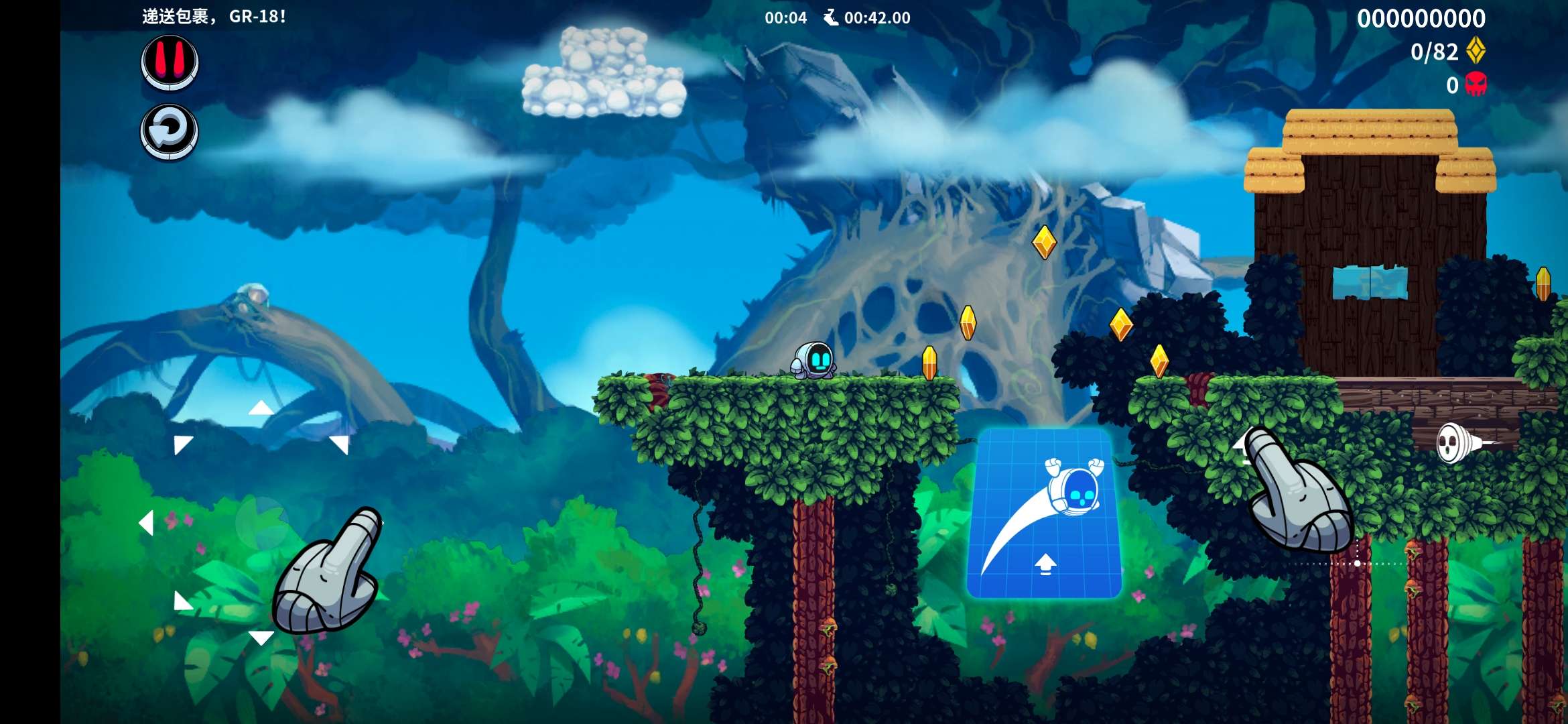Tap the up-right diagonal arrow on the pad

tap(340, 444)
